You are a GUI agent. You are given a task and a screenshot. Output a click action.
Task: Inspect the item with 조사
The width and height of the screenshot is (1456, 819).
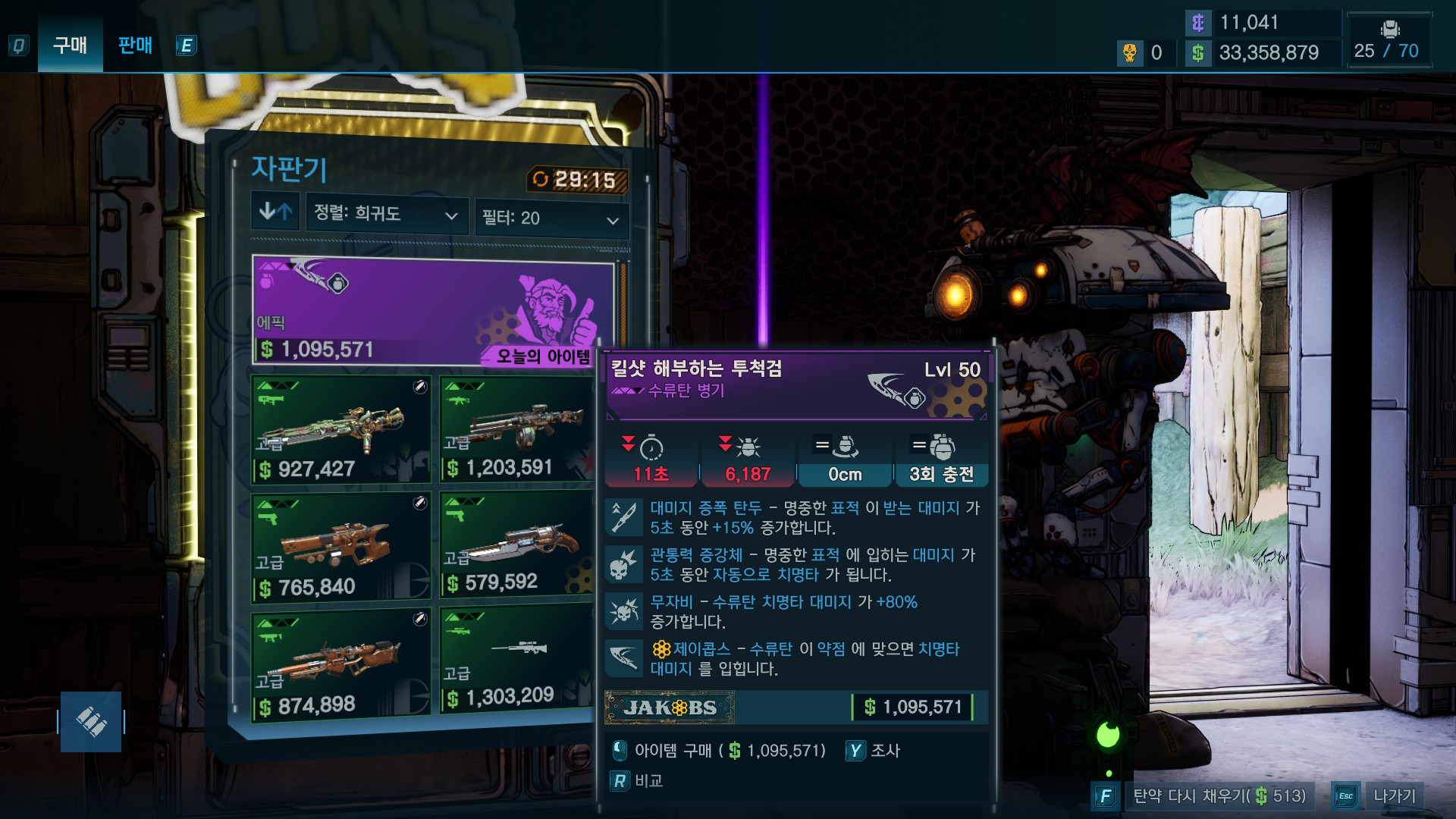[x=874, y=751]
